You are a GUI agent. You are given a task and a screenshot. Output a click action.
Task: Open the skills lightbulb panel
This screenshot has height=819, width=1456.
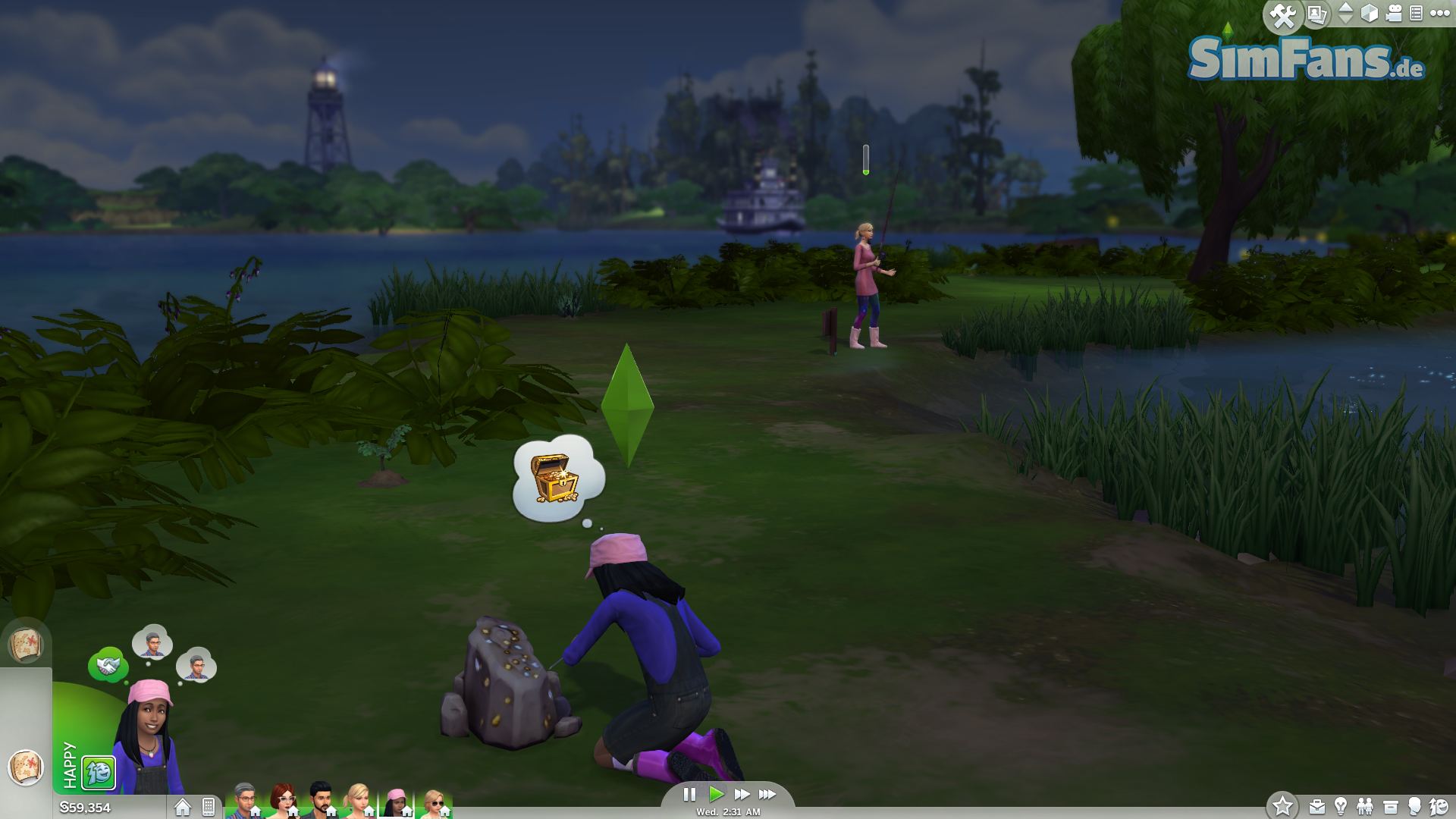tap(1341, 806)
